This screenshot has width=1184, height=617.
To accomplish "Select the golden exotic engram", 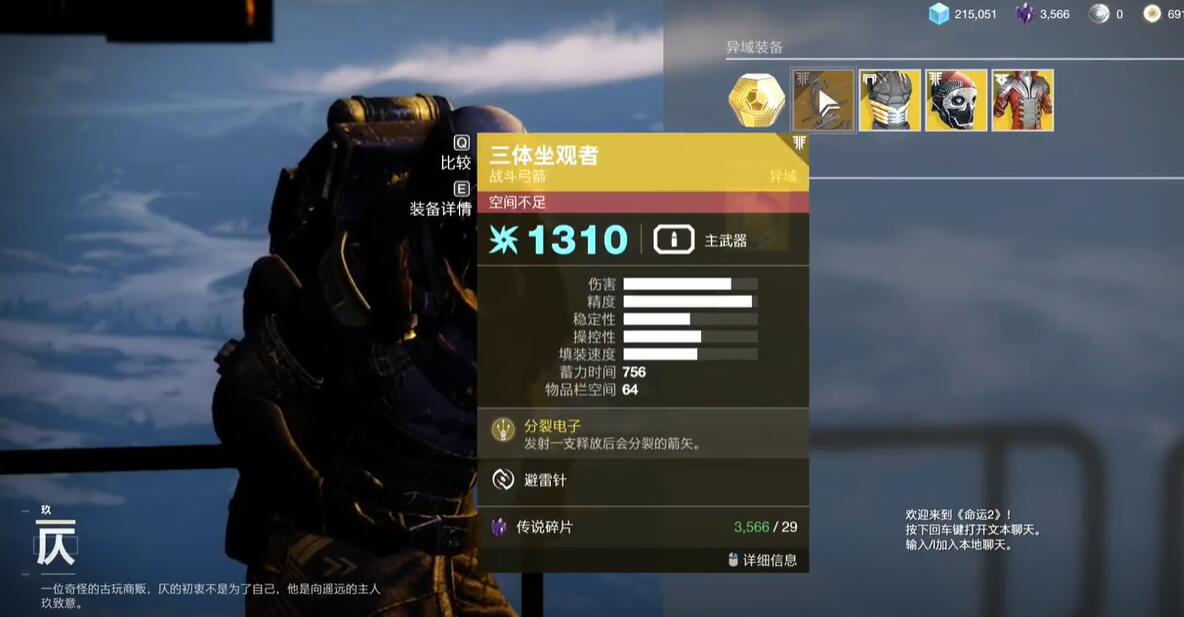I will 756,100.
